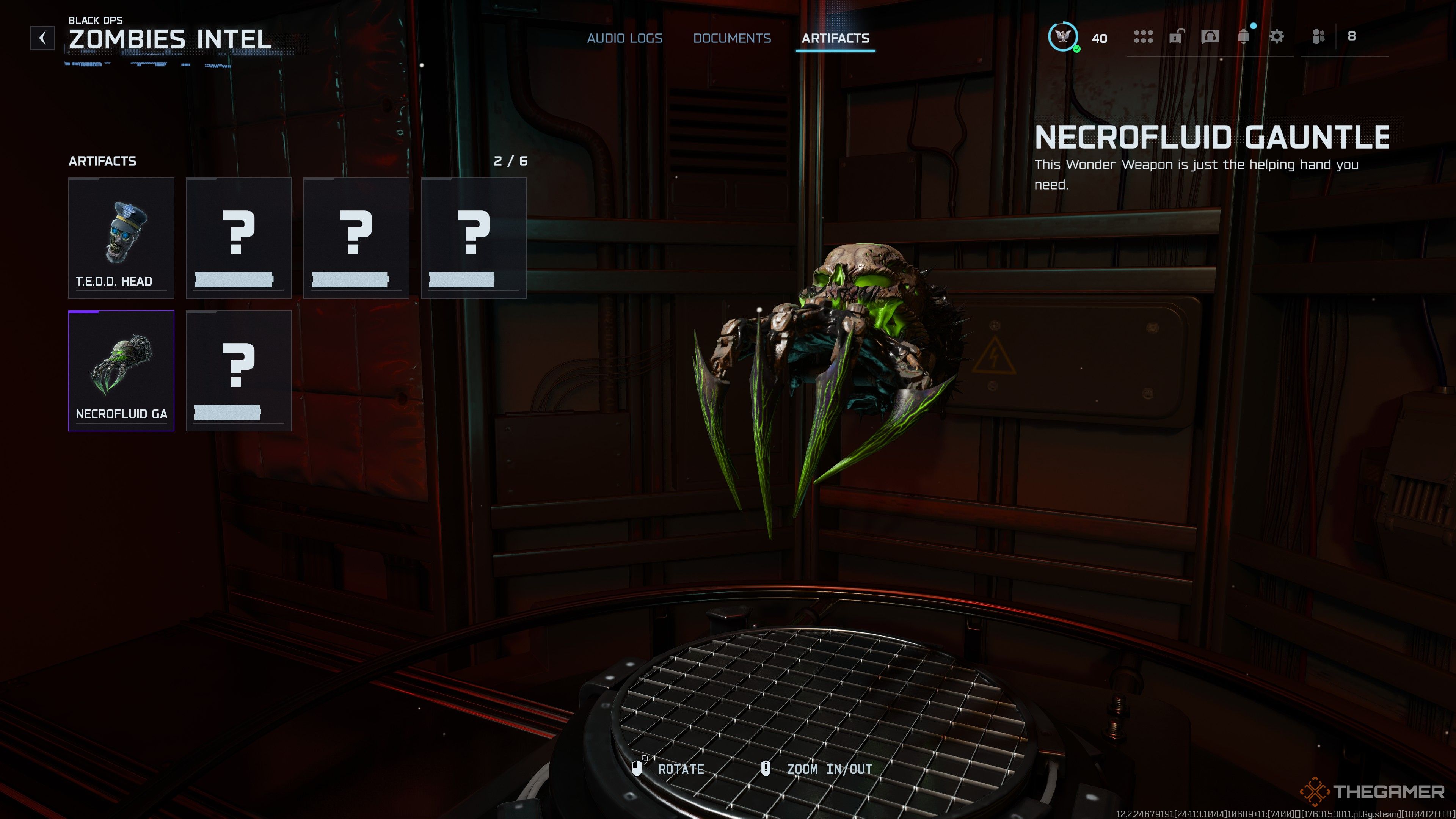This screenshot has height=819, width=1456.
Task: Click the player rank eagle emblem
Action: coord(1062,37)
